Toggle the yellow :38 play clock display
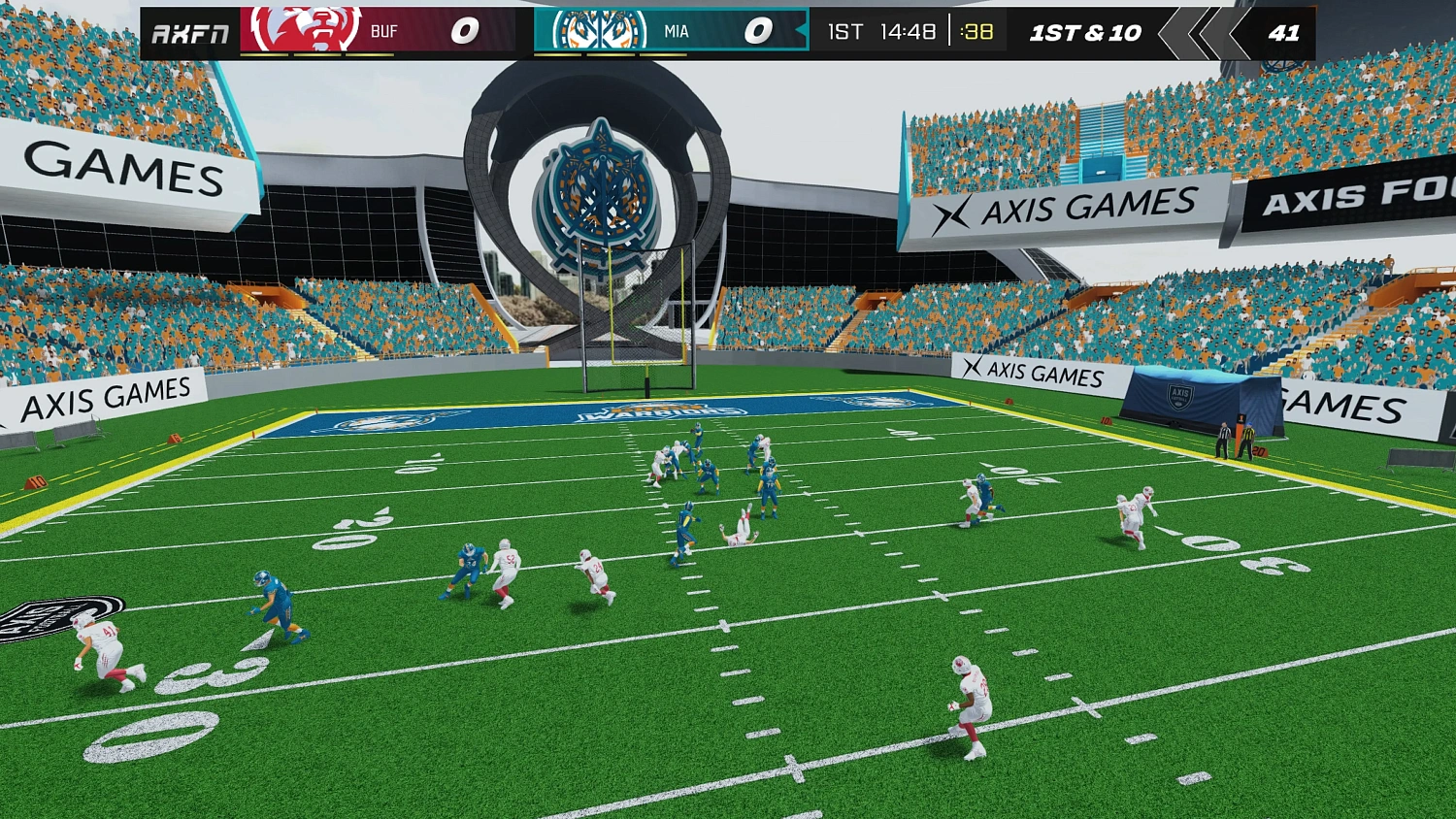The height and width of the screenshot is (819, 1456). click(977, 31)
